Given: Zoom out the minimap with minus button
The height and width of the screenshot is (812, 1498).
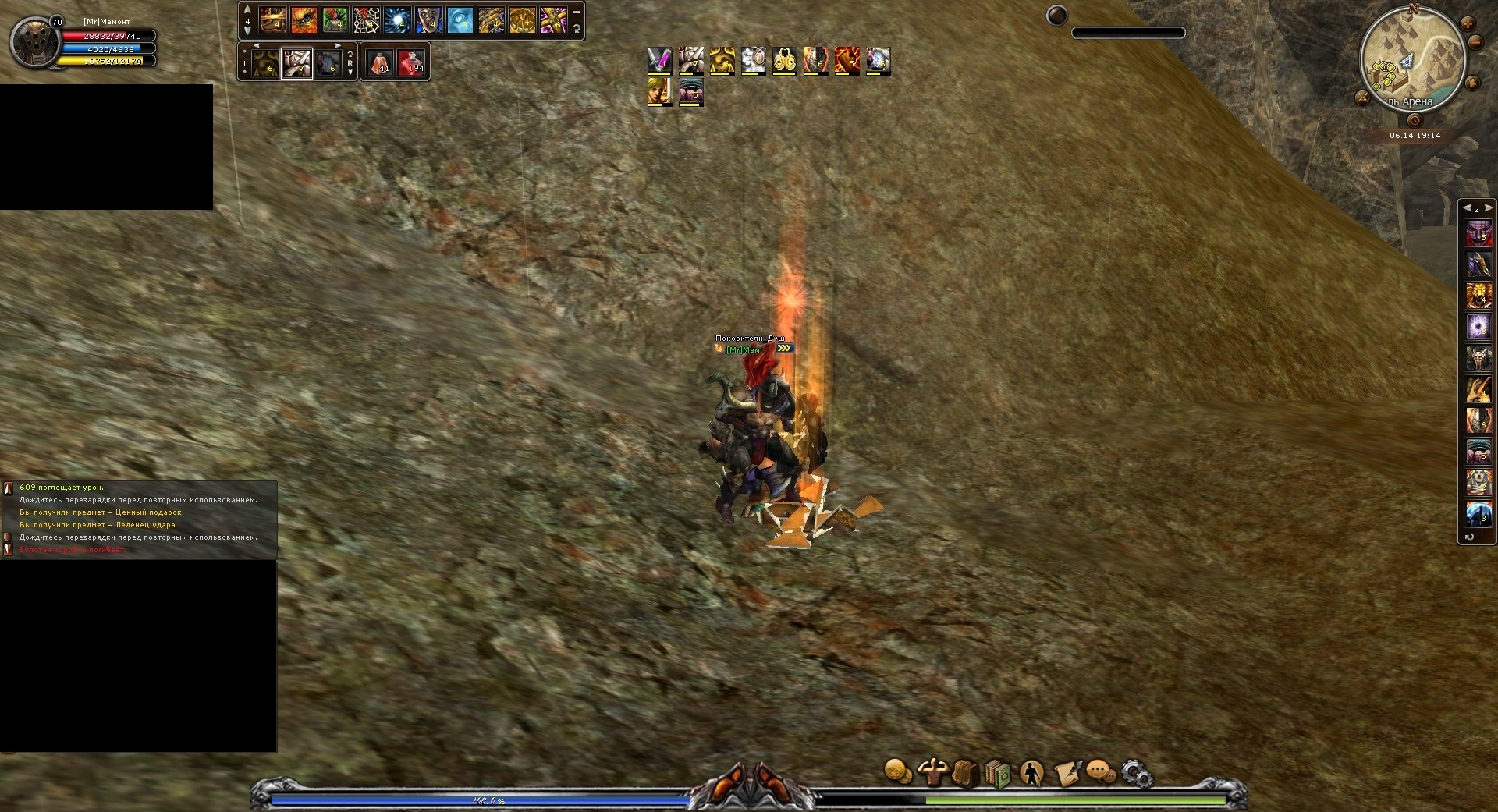Looking at the screenshot, I should (x=1475, y=43).
